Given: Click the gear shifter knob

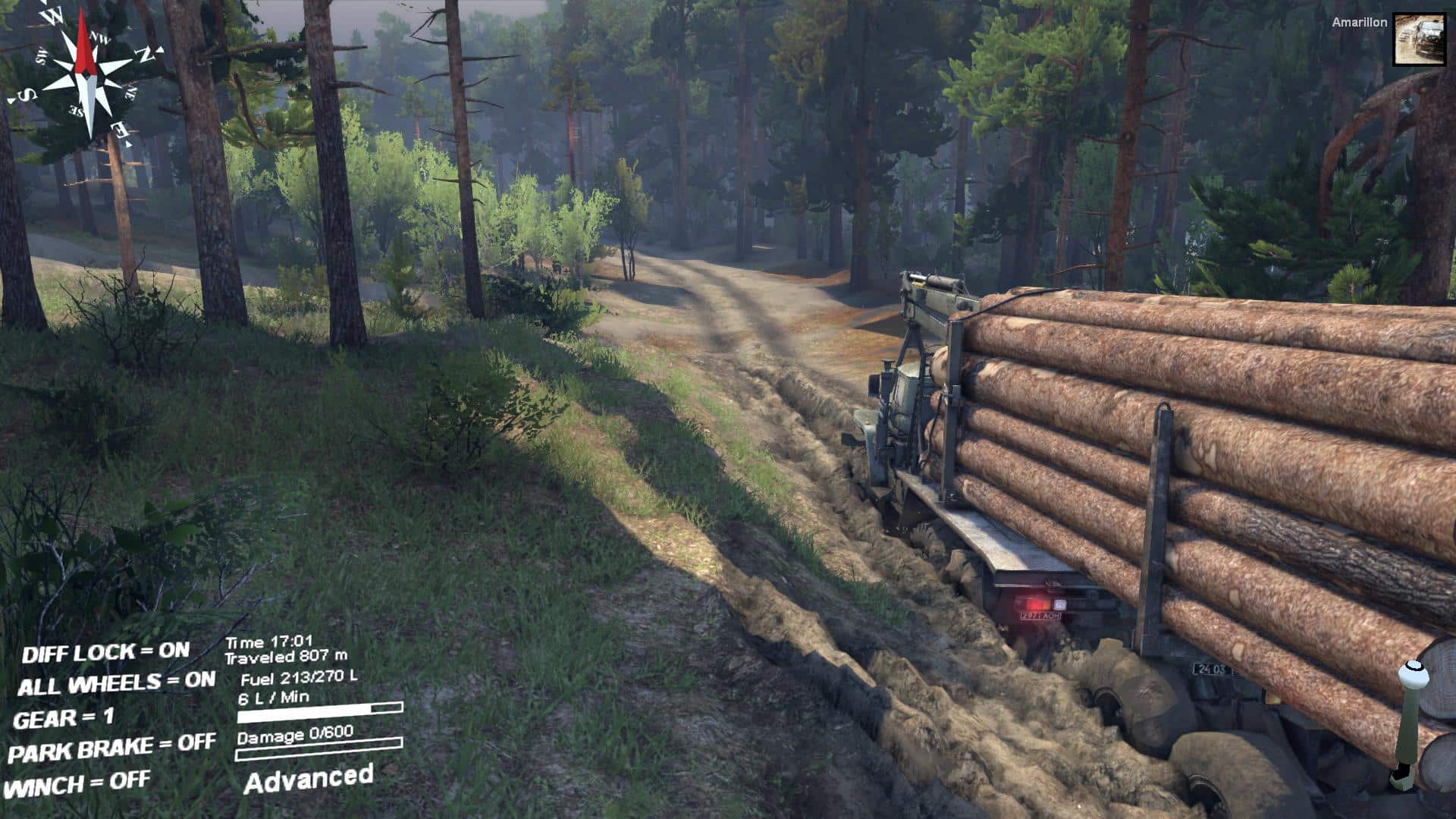Looking at the screenshot, I should pos(1412,674).
